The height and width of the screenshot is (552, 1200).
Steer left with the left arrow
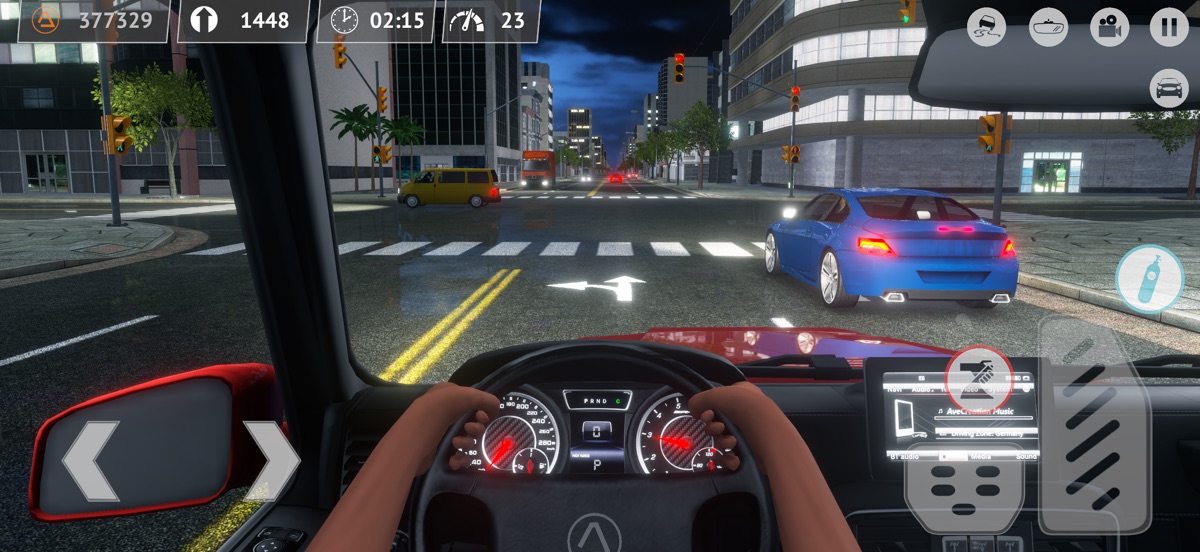(90, 461)
